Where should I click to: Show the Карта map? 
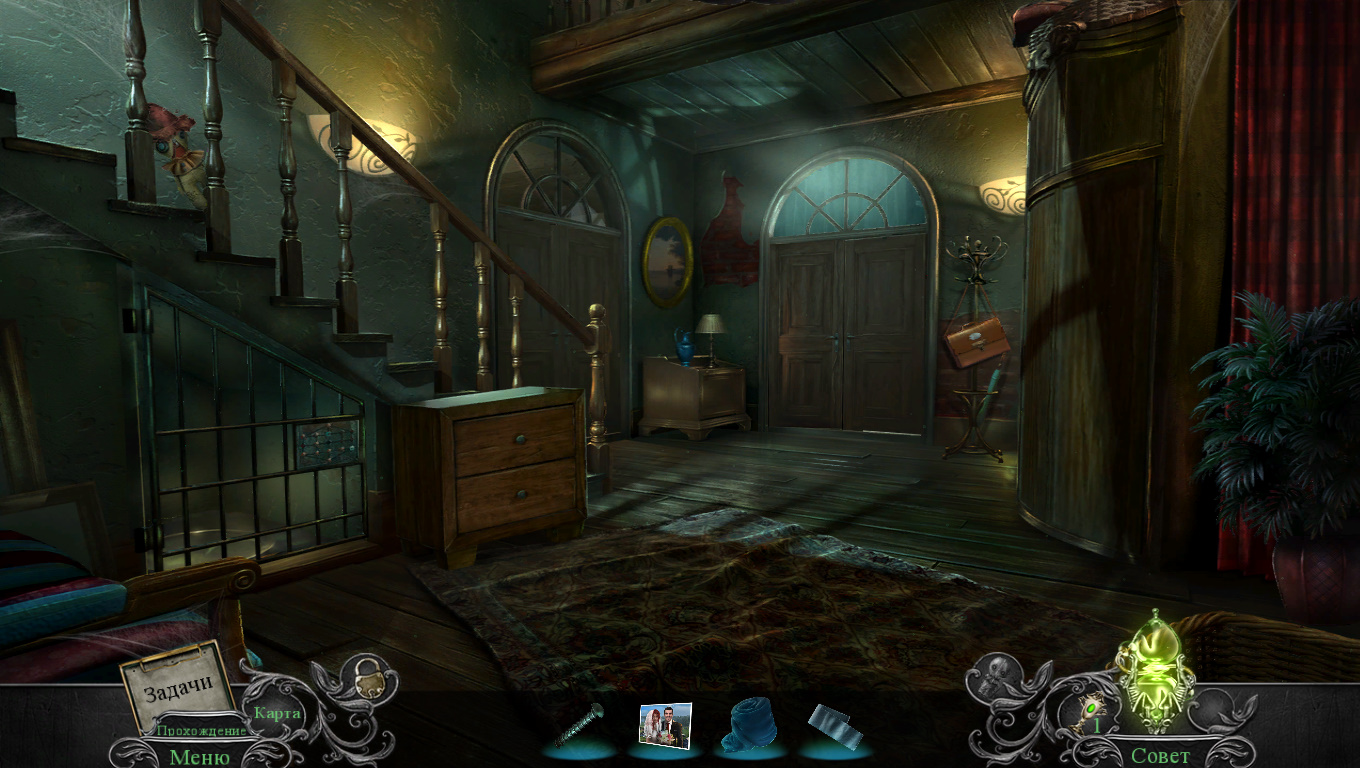pyautogui.click(x=277, y=713)
